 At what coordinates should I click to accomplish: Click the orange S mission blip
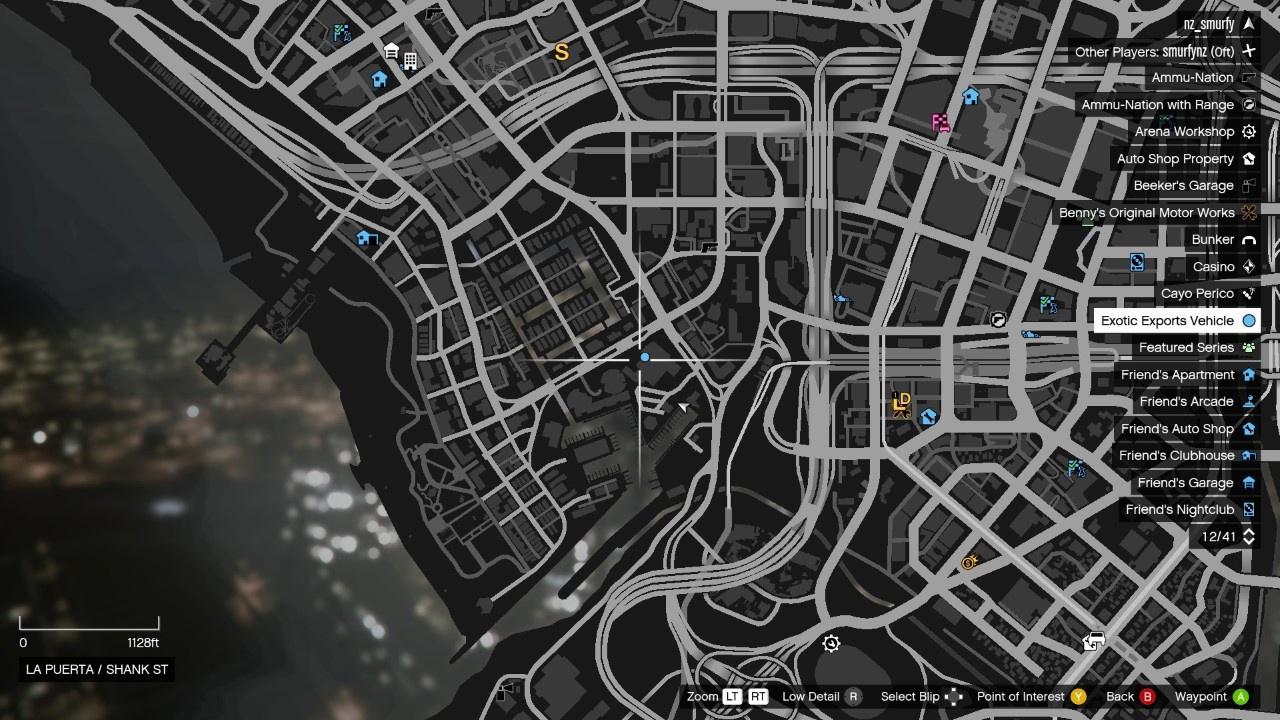pyautogui.click(x=562, y=52)
